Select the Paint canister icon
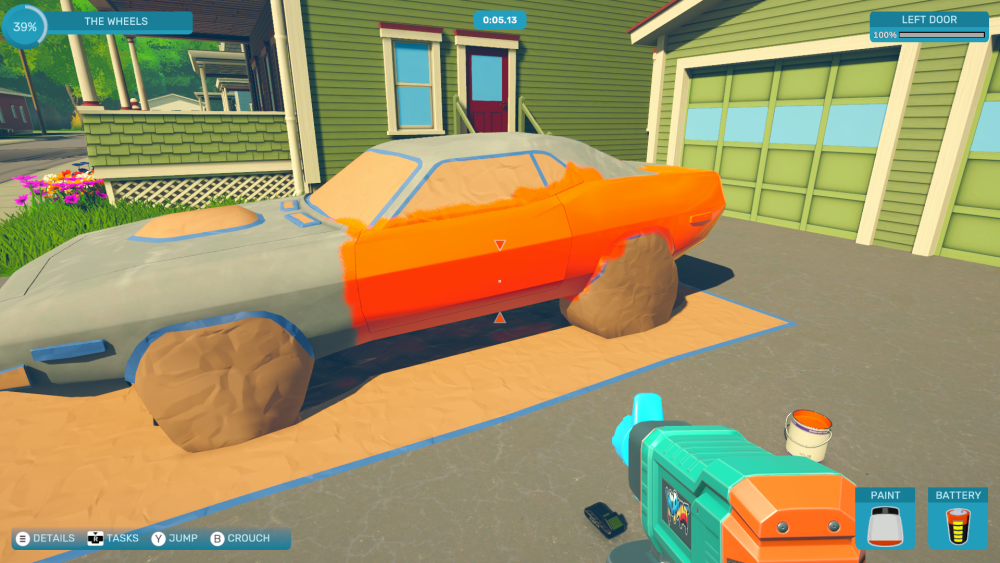The height and width of the screenshot is (563, 1000). [885, 526]
